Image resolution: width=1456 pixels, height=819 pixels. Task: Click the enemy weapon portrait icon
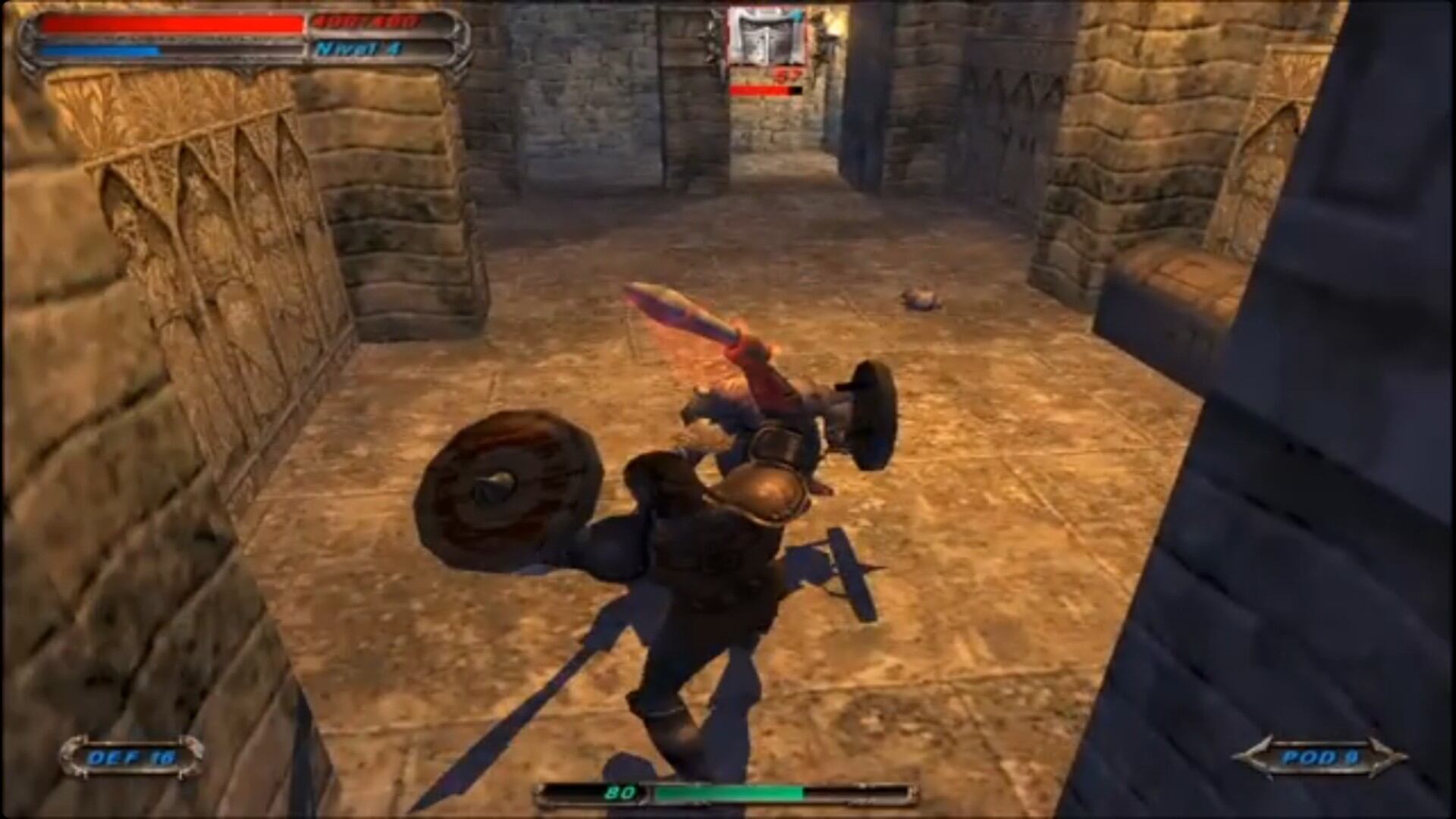tap(767, 34)
